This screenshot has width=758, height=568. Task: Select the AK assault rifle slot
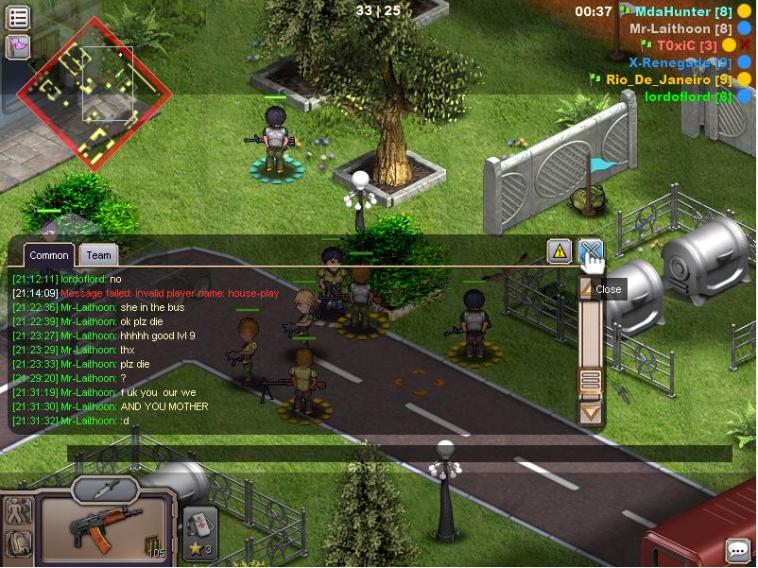pyautogui.click(x=108, y=527)
